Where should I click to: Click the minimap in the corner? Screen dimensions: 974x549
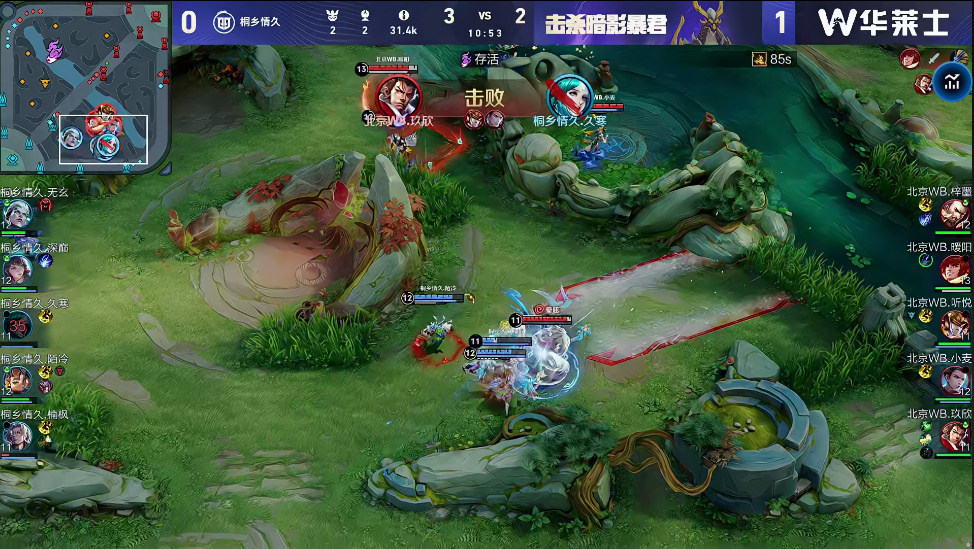[85, 87]
